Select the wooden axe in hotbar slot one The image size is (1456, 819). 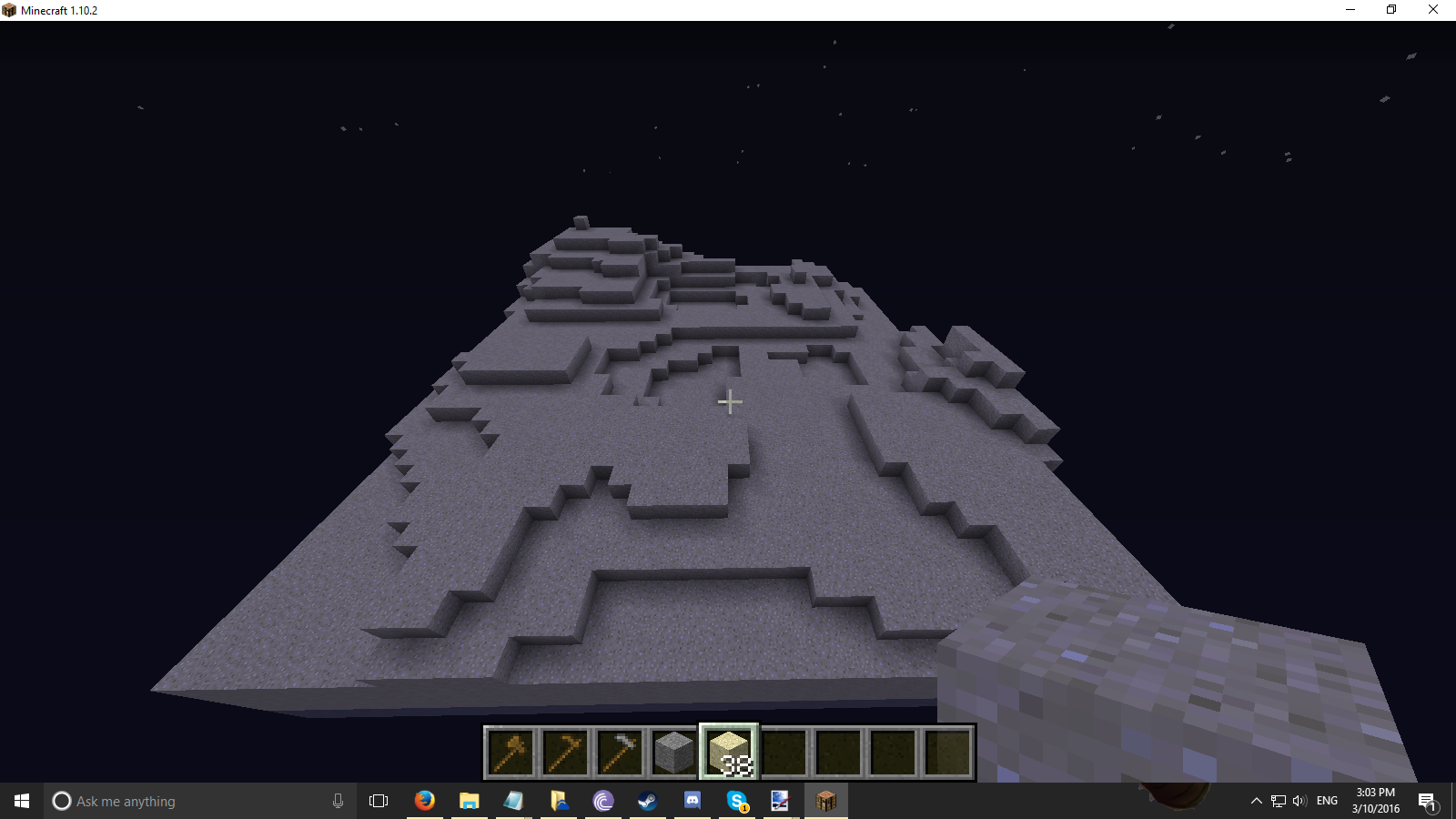click(511, 749)
